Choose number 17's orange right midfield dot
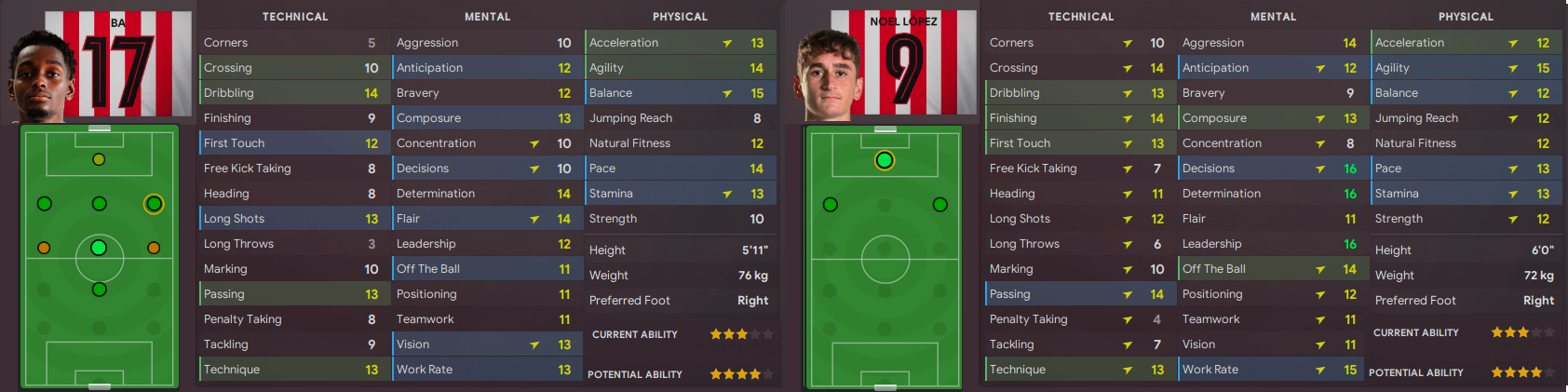Viewport: 1568px width, 392px height. (x=154, y=248)
